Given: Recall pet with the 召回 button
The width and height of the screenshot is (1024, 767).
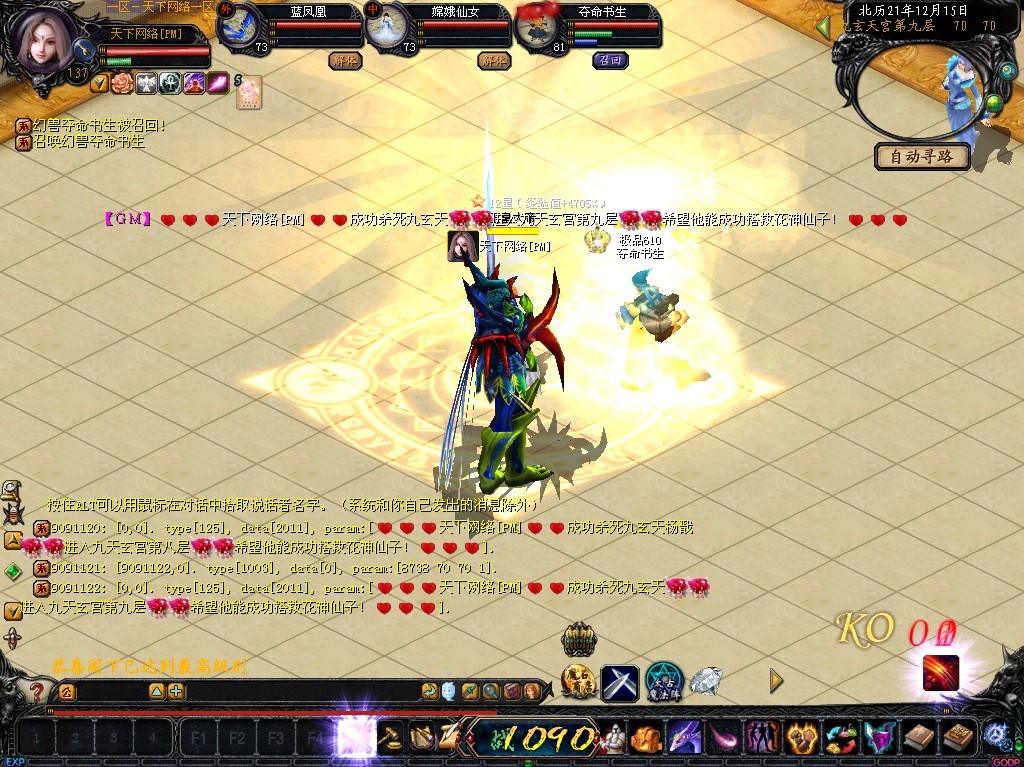Looking at the screenshot, I should click(x=609, y=60).
